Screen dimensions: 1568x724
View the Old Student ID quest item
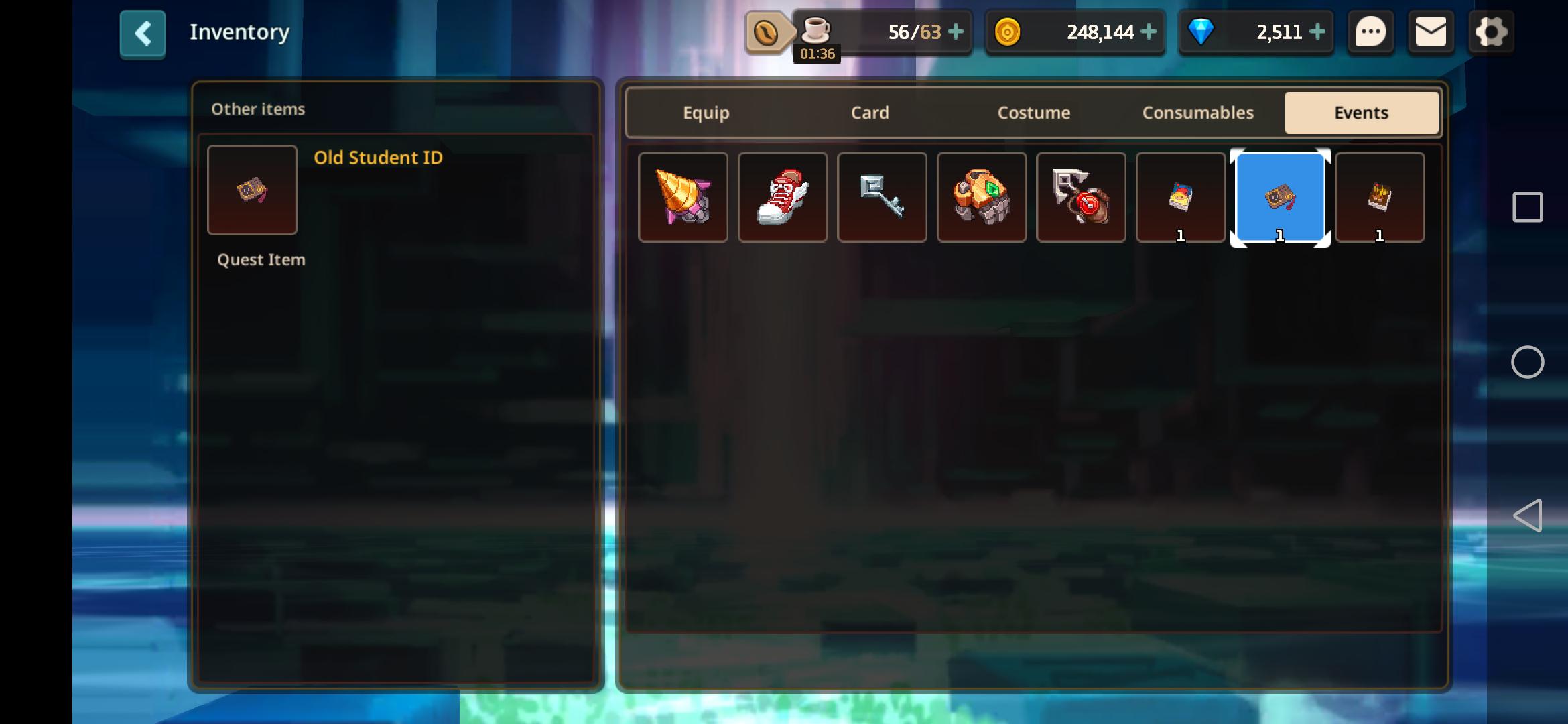click(x=252, y=190)
